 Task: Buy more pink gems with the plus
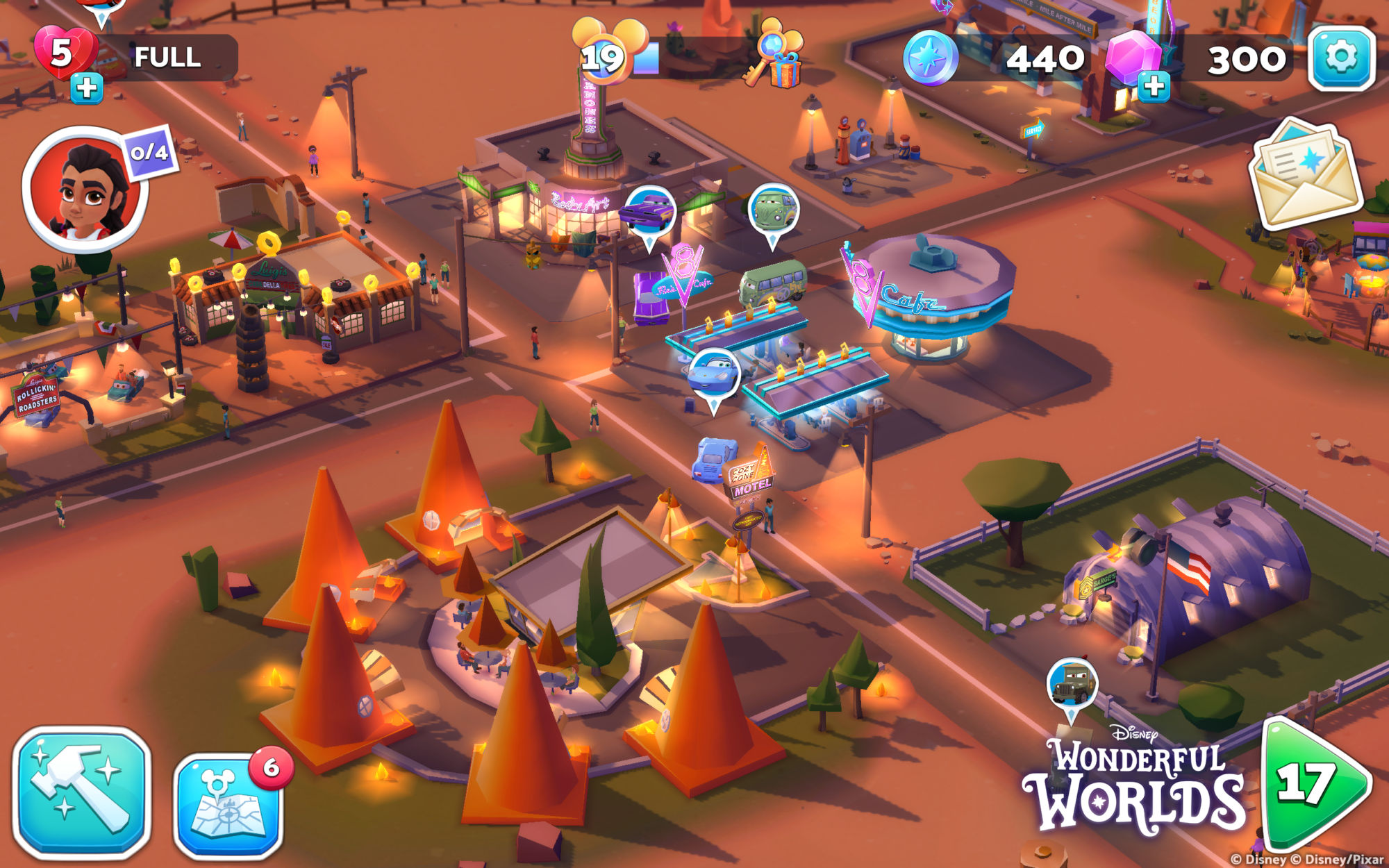click(1154, 87)
